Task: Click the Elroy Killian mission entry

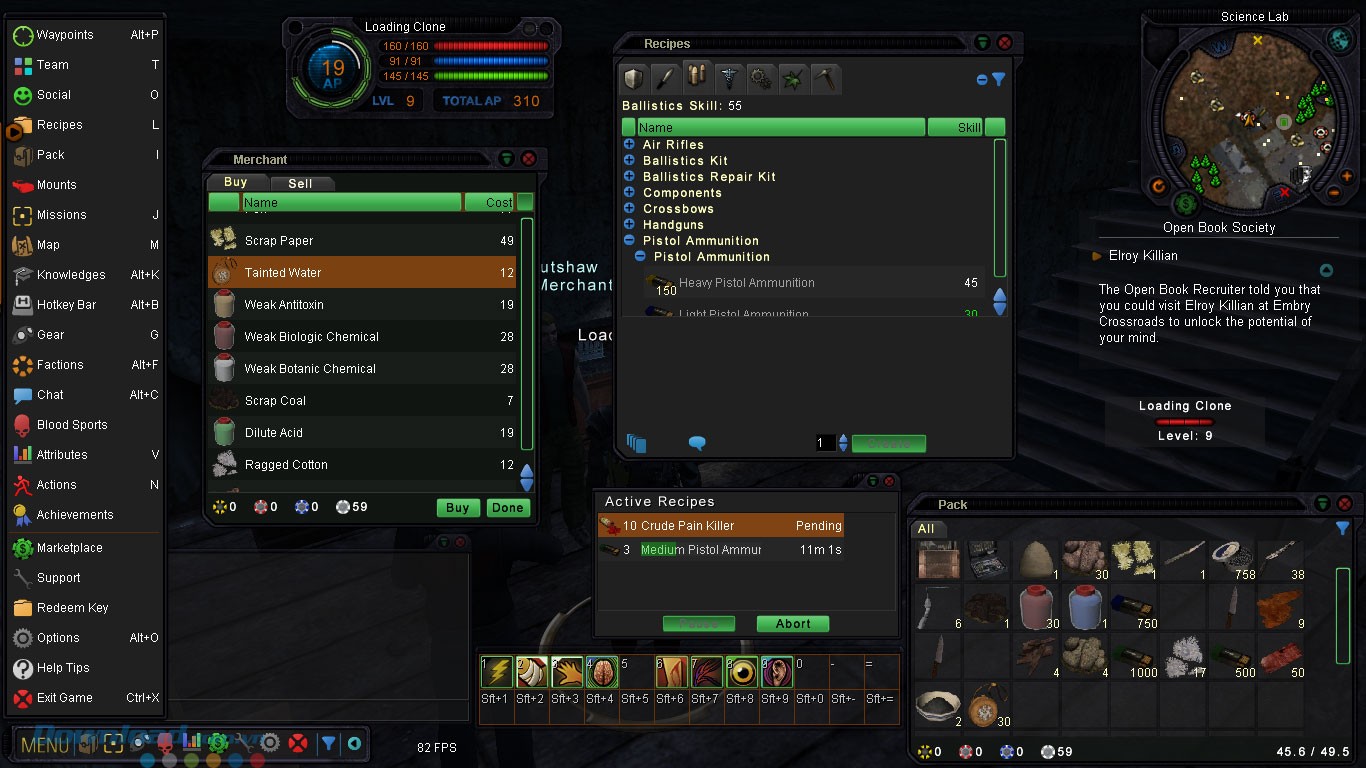Action: [x=1143, y=256]
